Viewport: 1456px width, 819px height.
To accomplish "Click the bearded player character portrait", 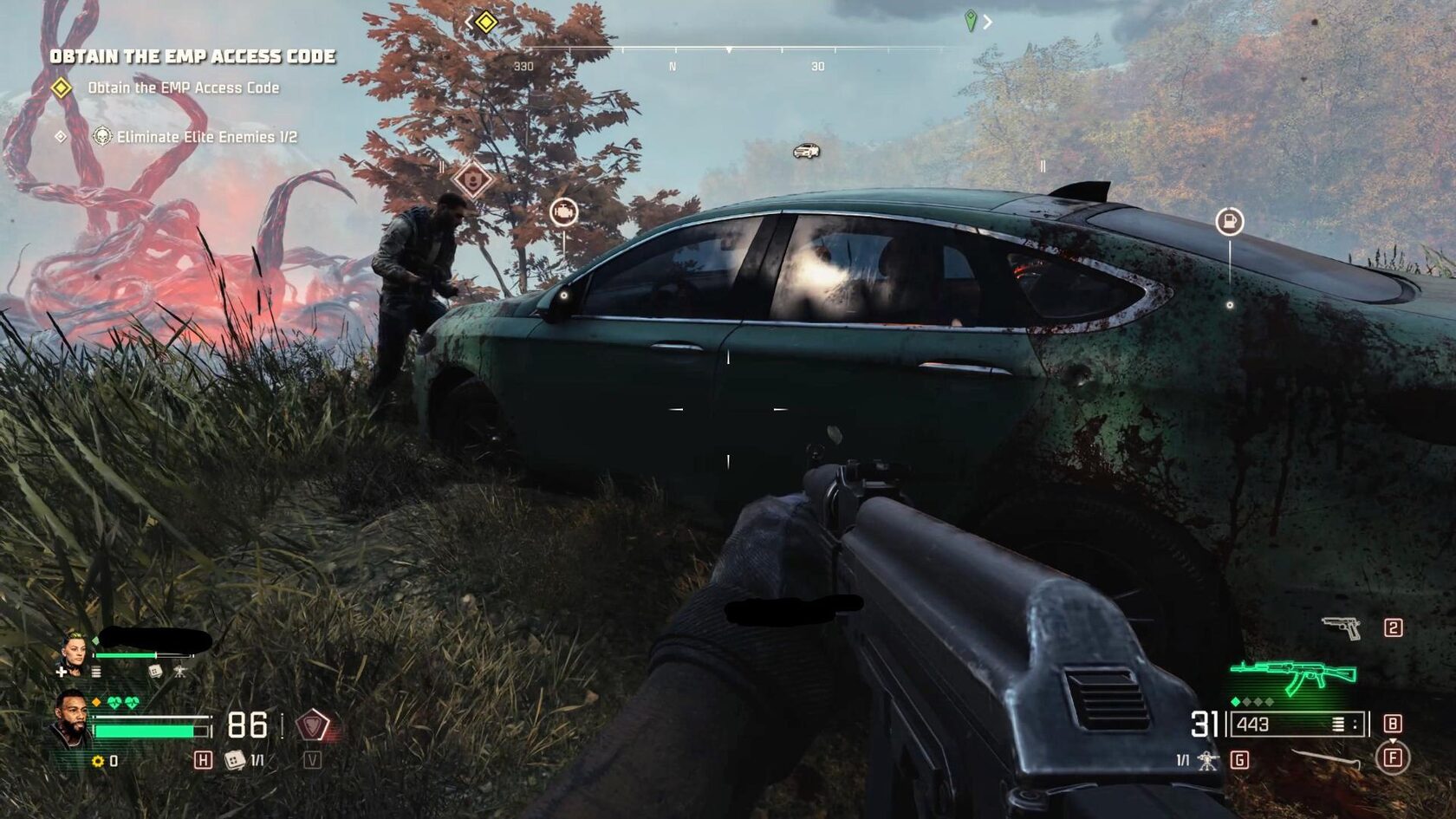I will tap(71, 718).
